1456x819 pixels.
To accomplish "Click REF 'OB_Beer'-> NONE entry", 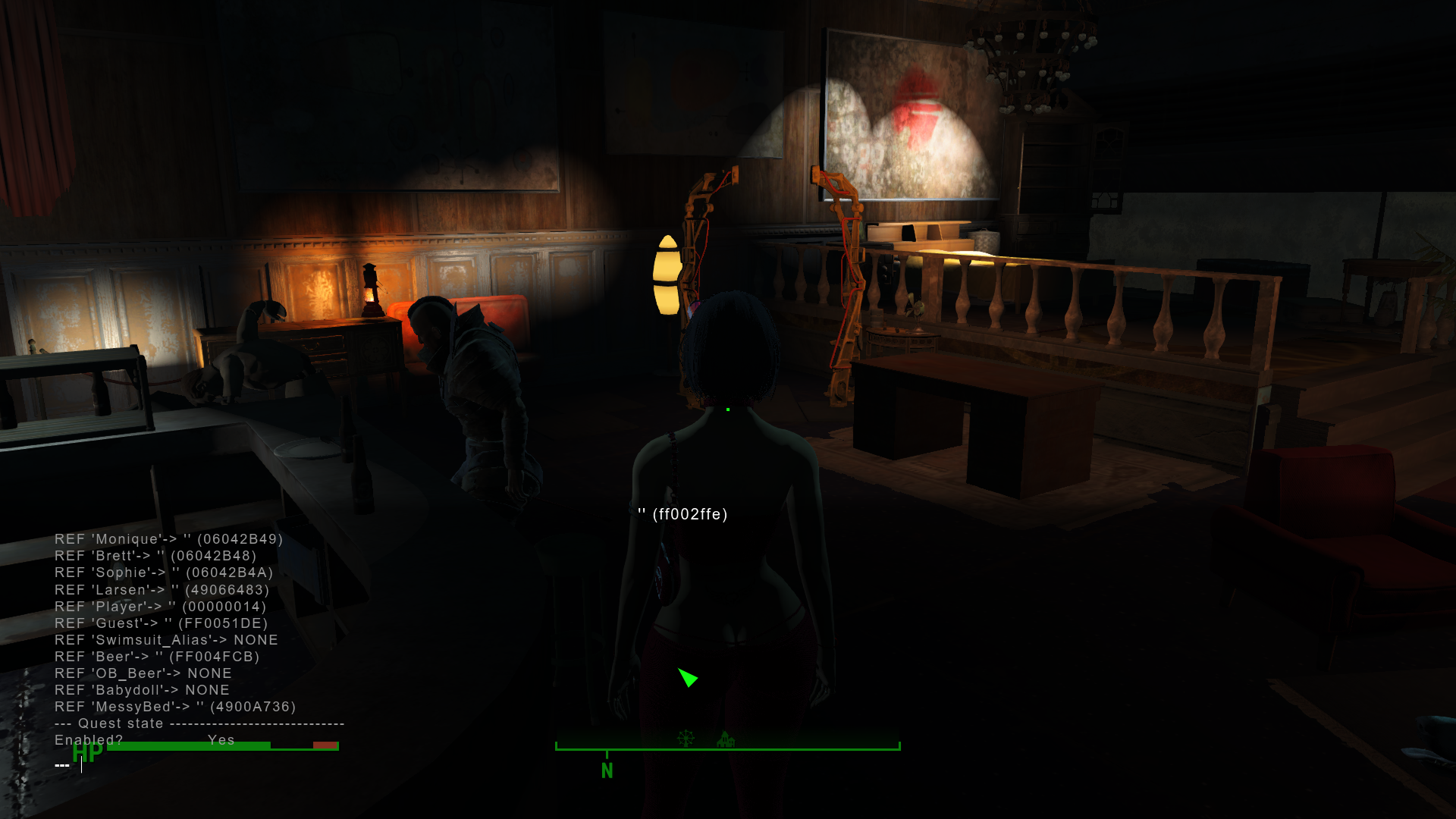I will coord(143,673).
